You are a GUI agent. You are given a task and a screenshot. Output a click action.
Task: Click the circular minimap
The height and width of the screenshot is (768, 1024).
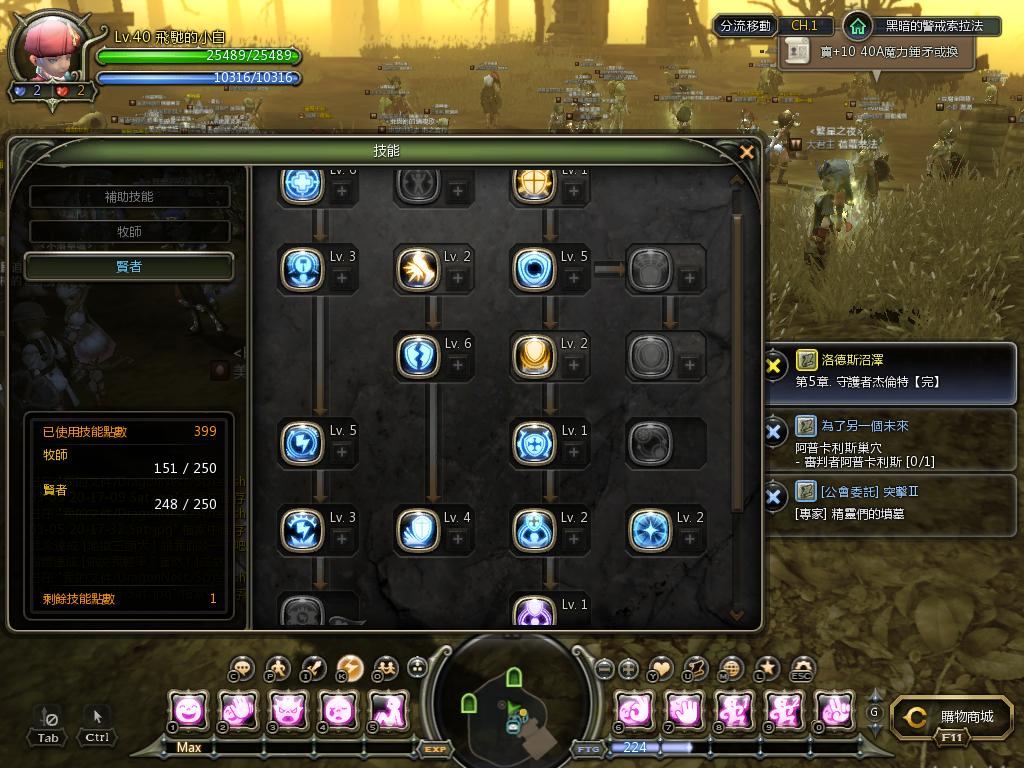510,700
